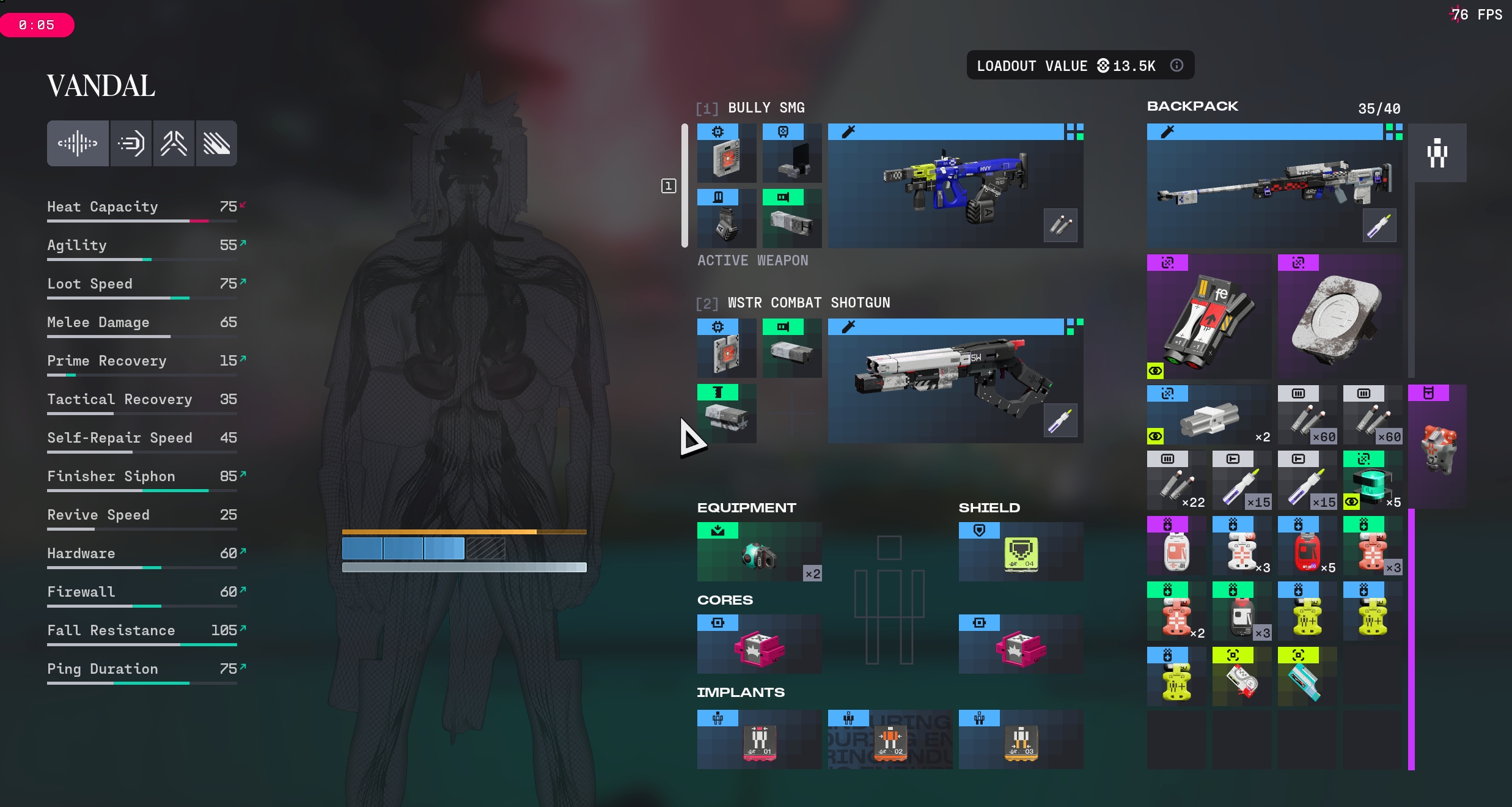Select the purple-tagged red robot item slot
Screen dimensions: 1512x807
pyautogui.click(x=1437, y=448)
